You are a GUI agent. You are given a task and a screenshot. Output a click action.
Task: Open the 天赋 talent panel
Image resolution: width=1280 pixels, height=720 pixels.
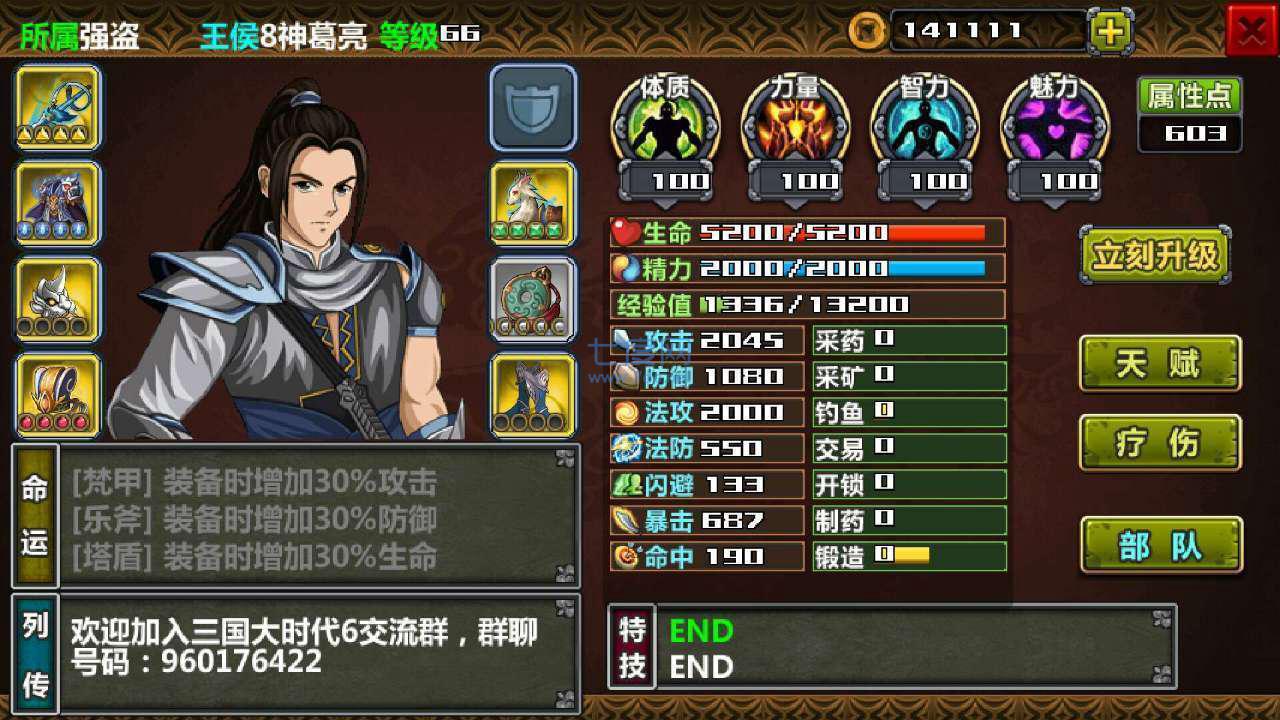coord(1159,363)
